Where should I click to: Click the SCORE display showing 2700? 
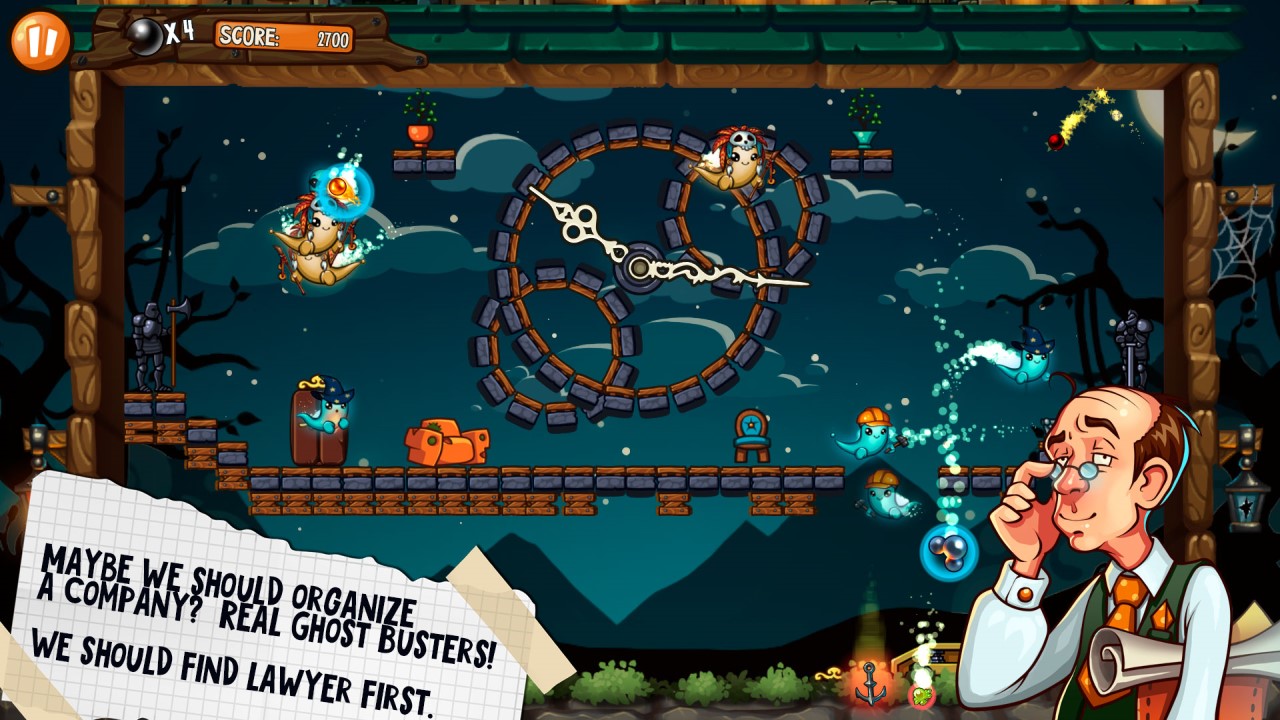[x=283, y=36]
